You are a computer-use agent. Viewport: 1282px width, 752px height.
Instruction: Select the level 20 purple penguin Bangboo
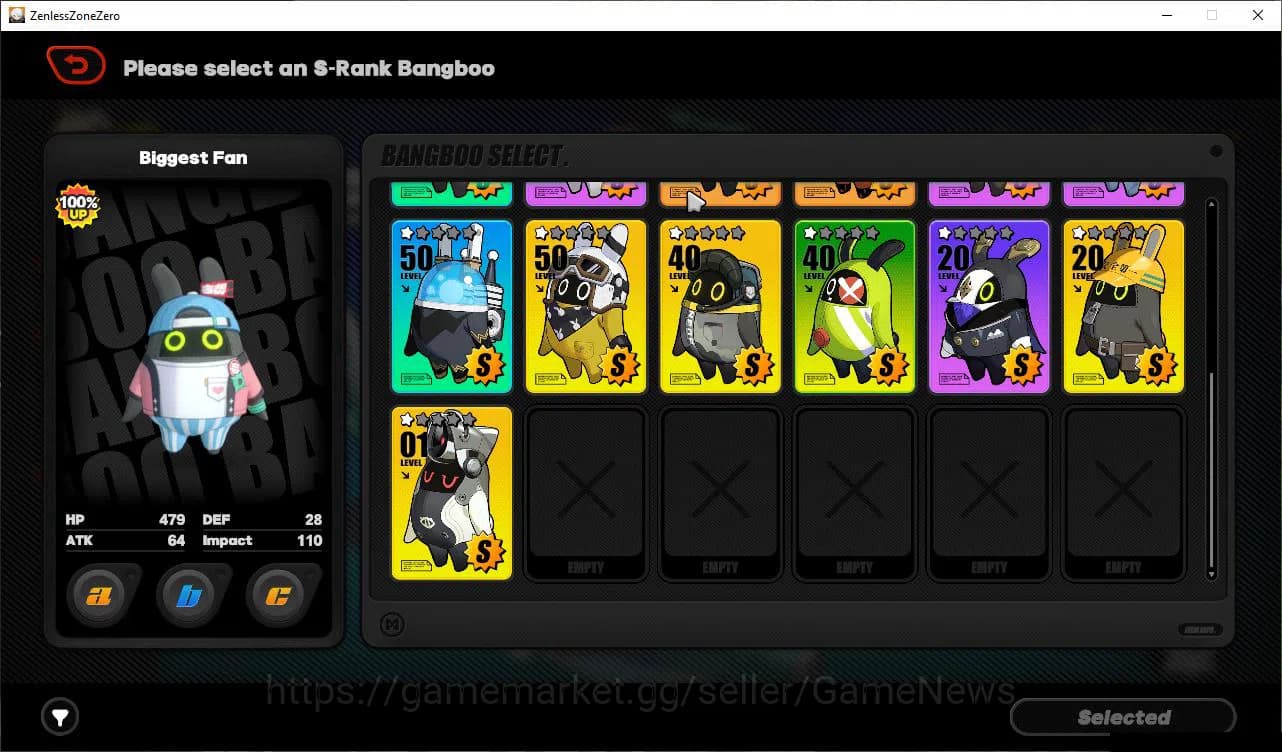tap(989, 306)
